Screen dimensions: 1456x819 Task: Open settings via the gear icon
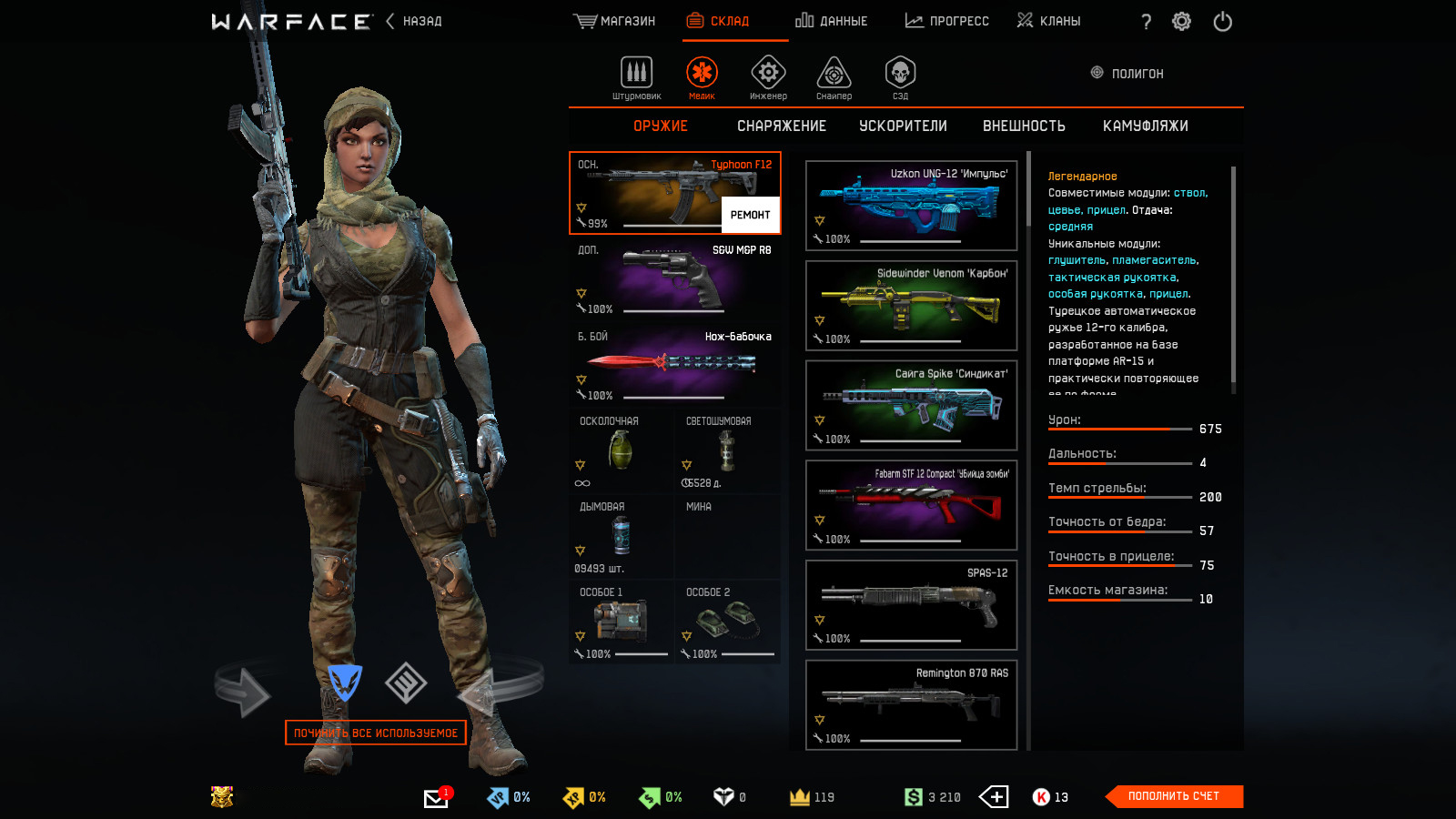[1181, 22]
